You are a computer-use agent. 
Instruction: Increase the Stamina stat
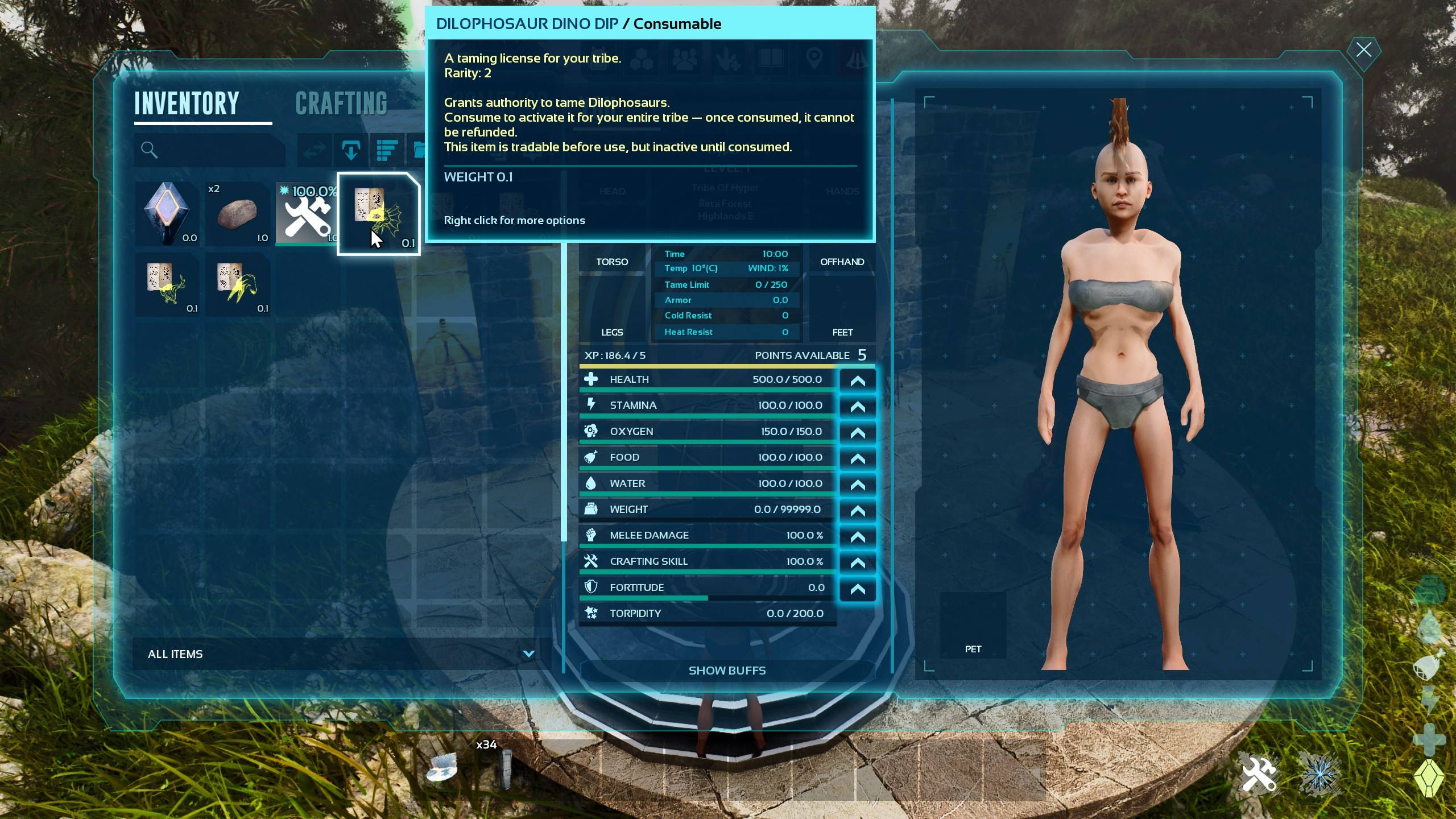click(x=857, y=406)
